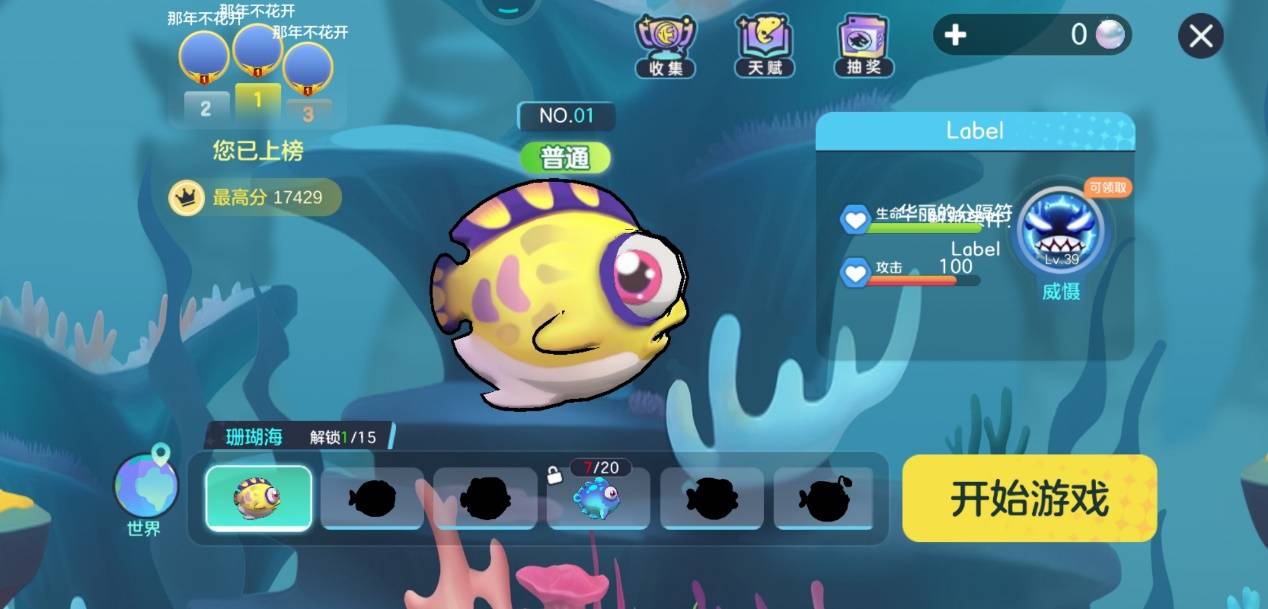Open the 世界 world map globe
Viewport: 1268px width, 609px height.
(146, 488)
